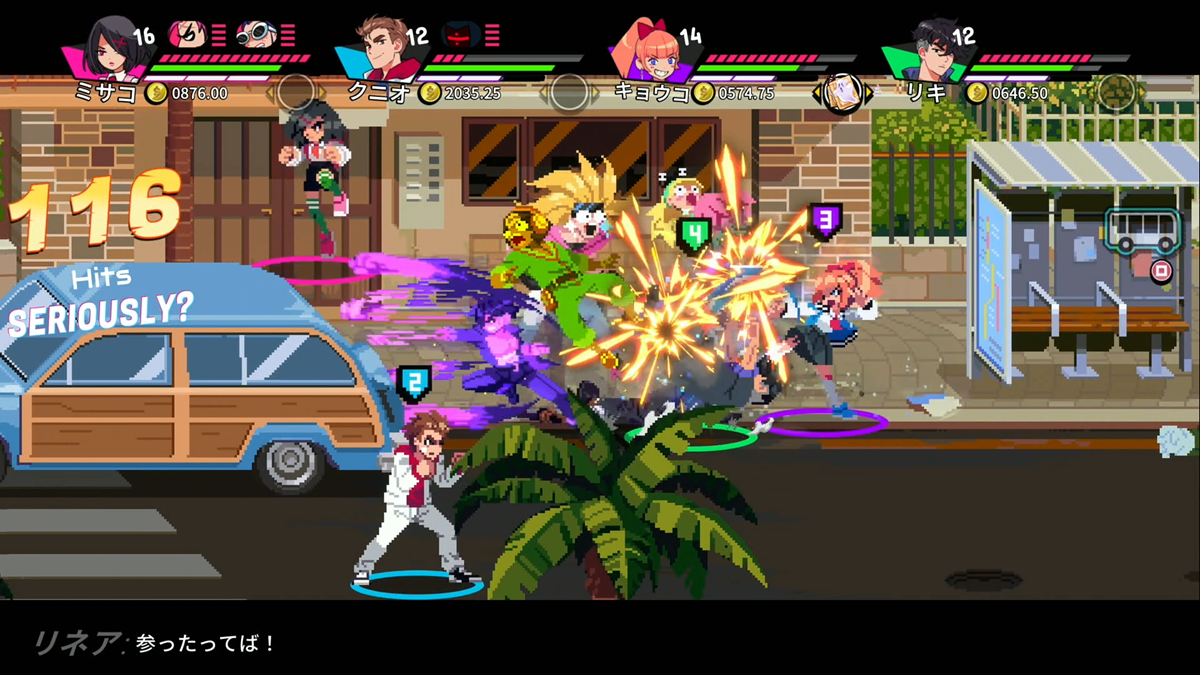This screenshot has width=1200, height=675.
Task: Activate the bus fast-travel icon
Action: click(x=1143, y=231)
